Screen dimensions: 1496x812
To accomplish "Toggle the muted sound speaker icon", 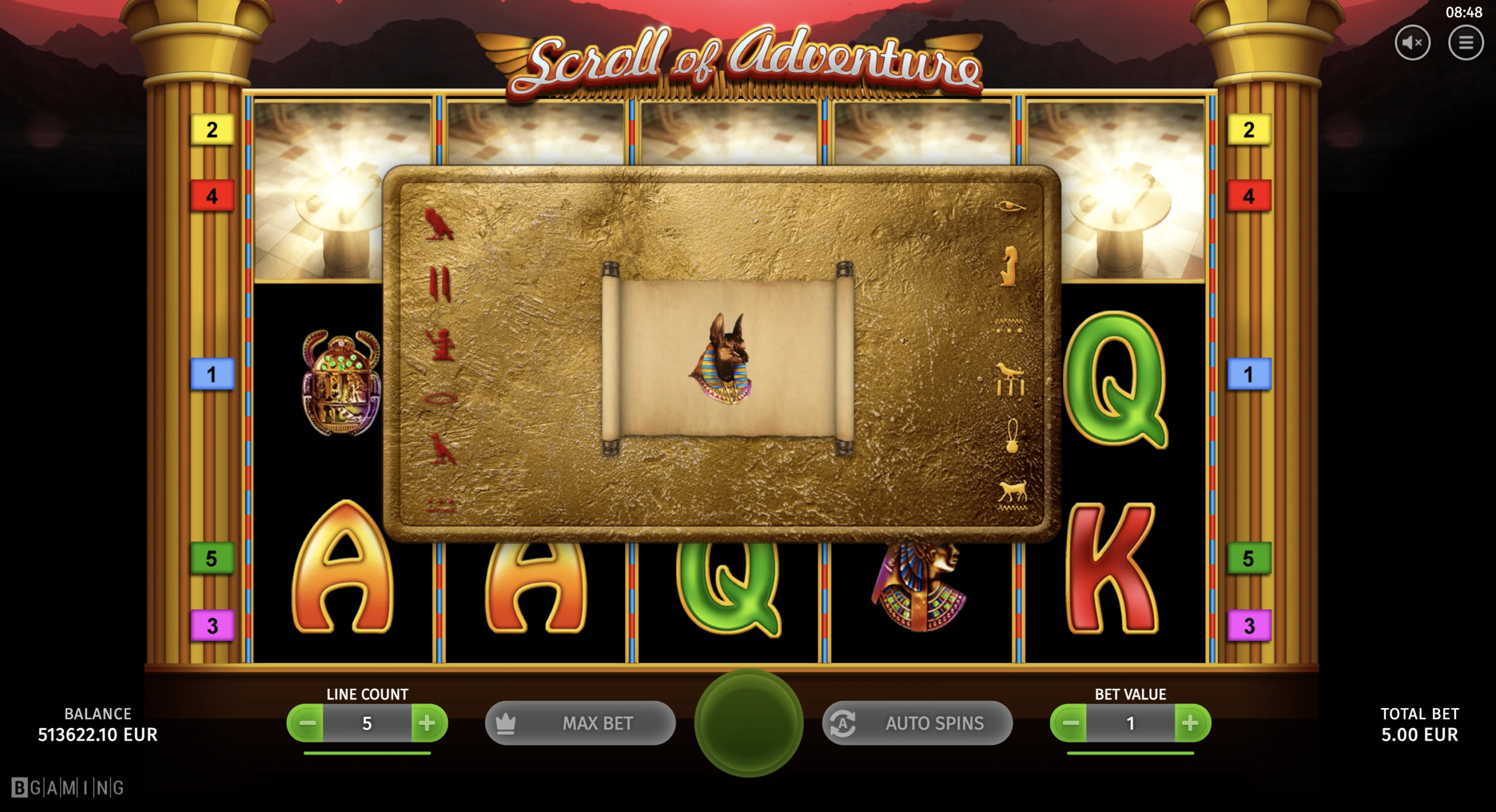I will coord(1412,43).
